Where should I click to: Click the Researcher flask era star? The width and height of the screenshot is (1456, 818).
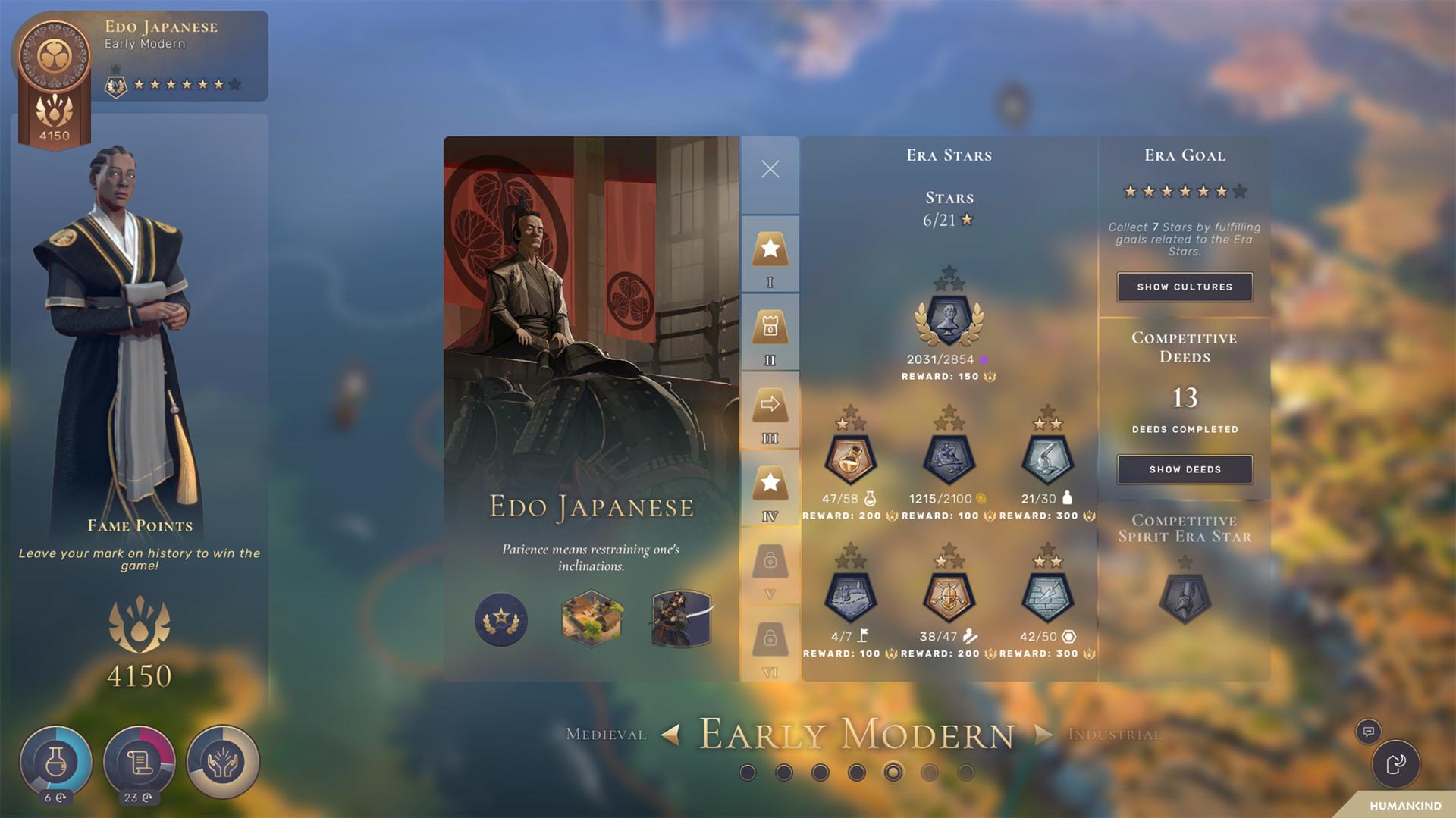[851, 459]
